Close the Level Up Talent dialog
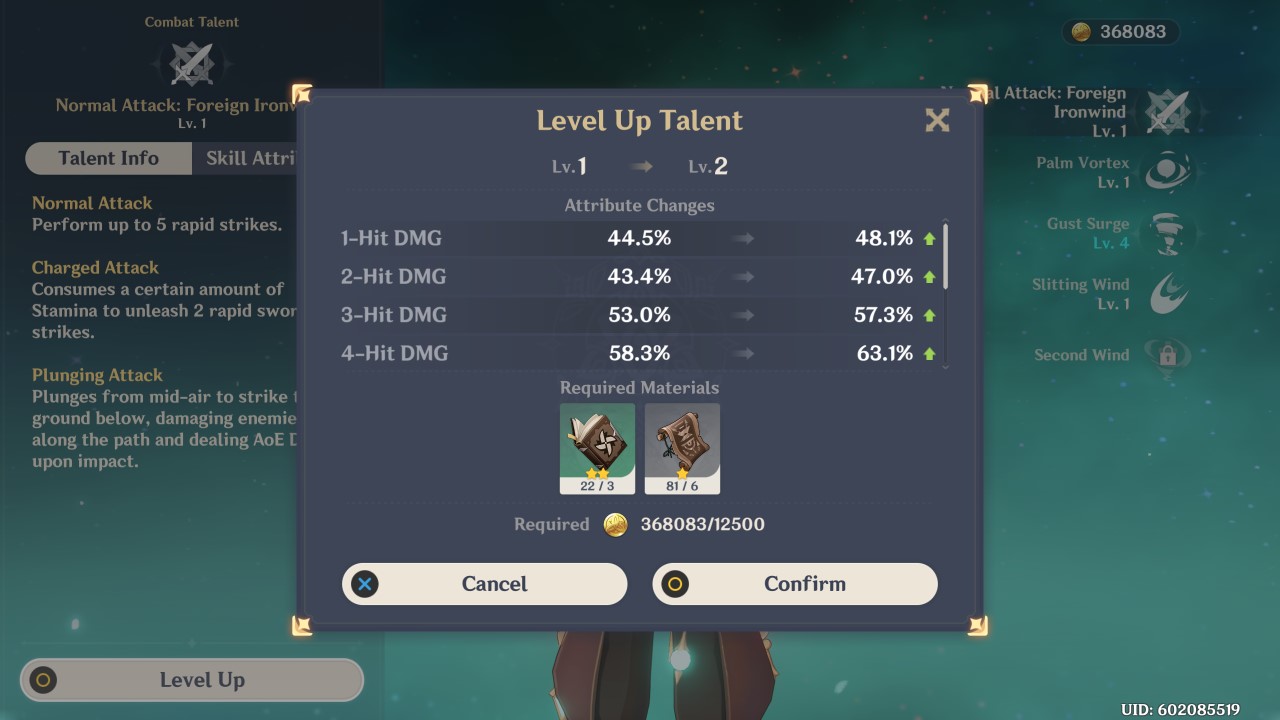The height and width of the screenshot is (720, 1280). coord(937,120)
